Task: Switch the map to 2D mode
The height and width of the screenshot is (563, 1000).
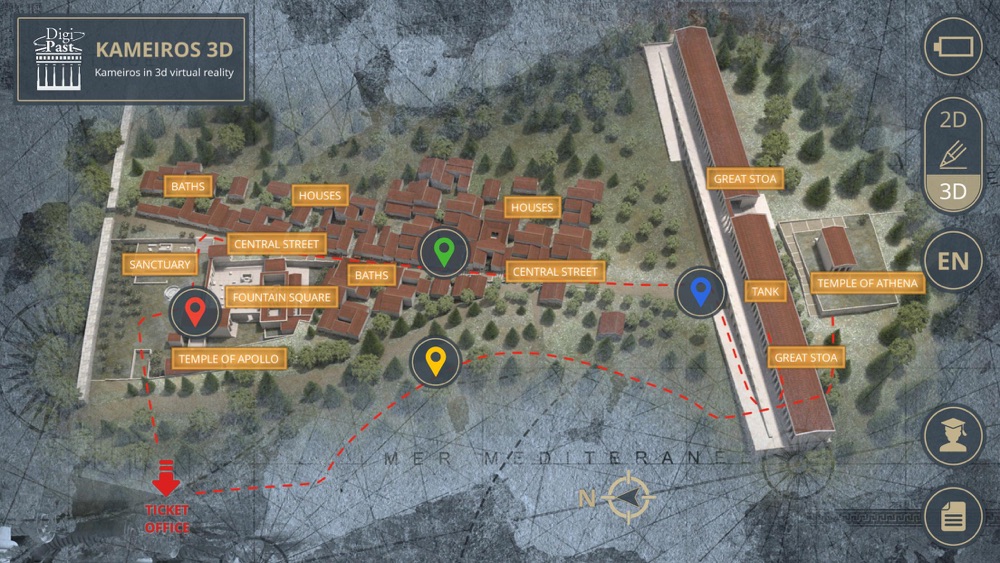Action: [x=952, y=121]
